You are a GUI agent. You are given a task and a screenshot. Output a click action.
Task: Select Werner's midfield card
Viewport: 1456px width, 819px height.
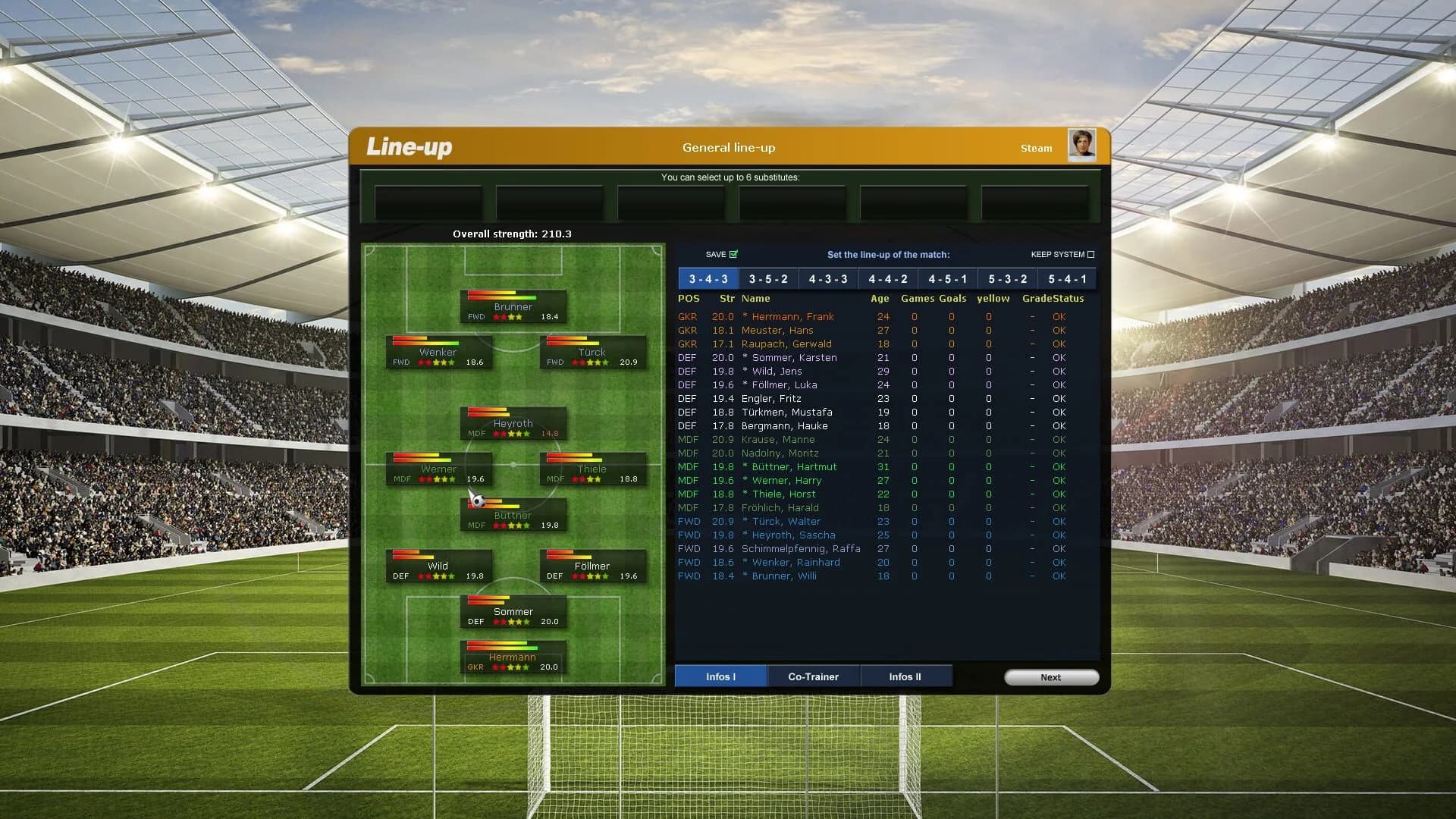tap(439, 469)
